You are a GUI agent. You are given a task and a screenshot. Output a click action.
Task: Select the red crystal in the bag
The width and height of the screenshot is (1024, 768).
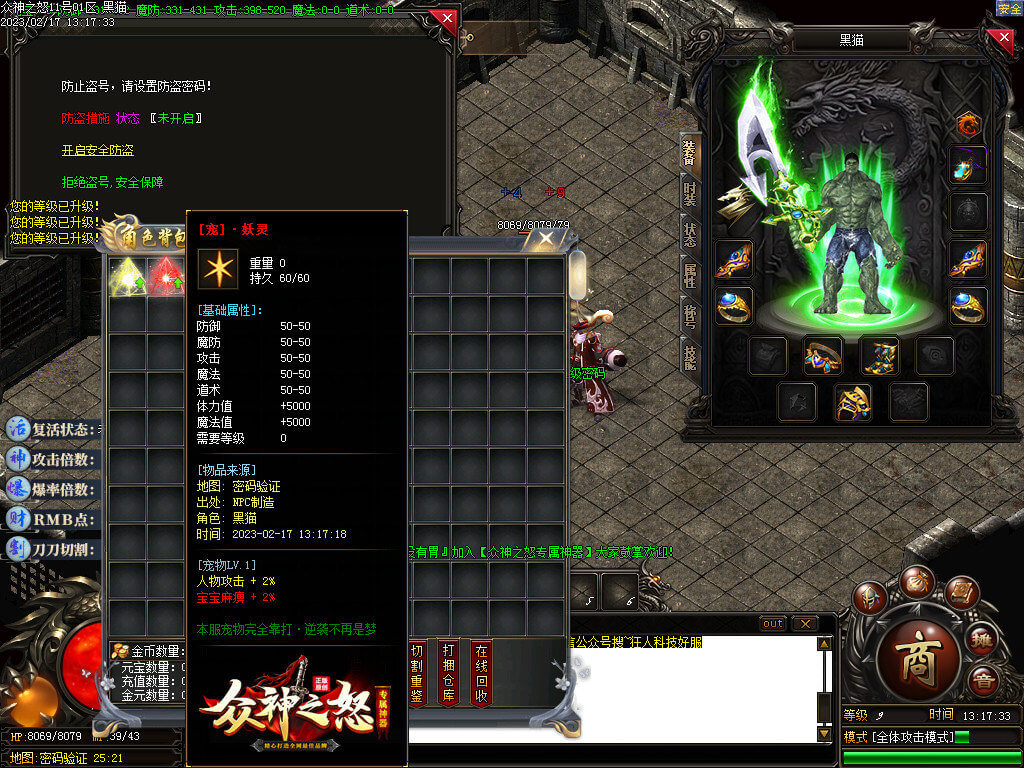pyautogui.click(x=165, y=276)
